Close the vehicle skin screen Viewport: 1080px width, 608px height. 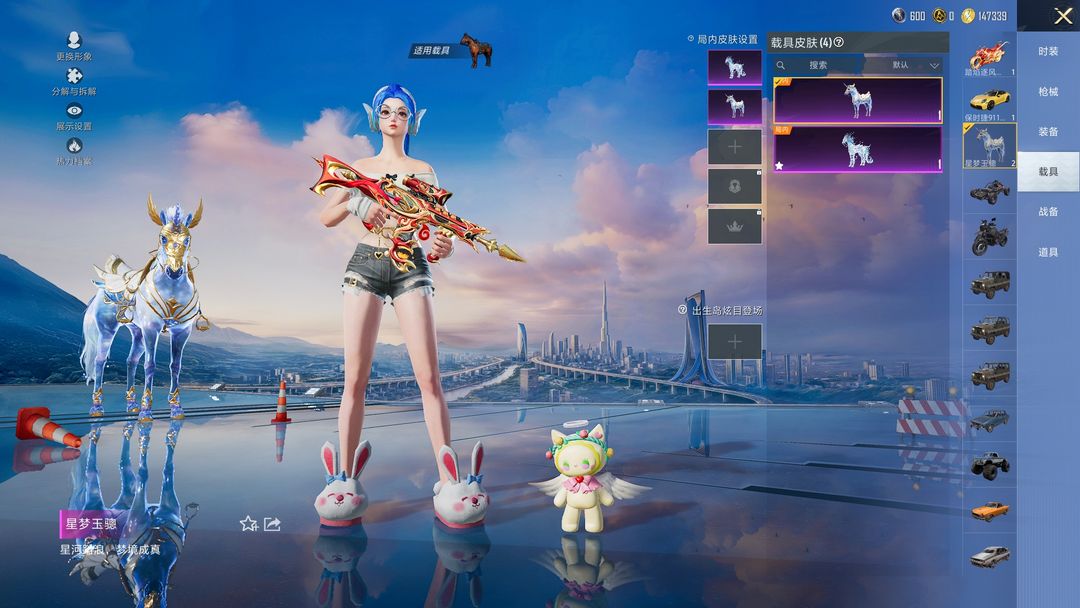point(1062,16)
